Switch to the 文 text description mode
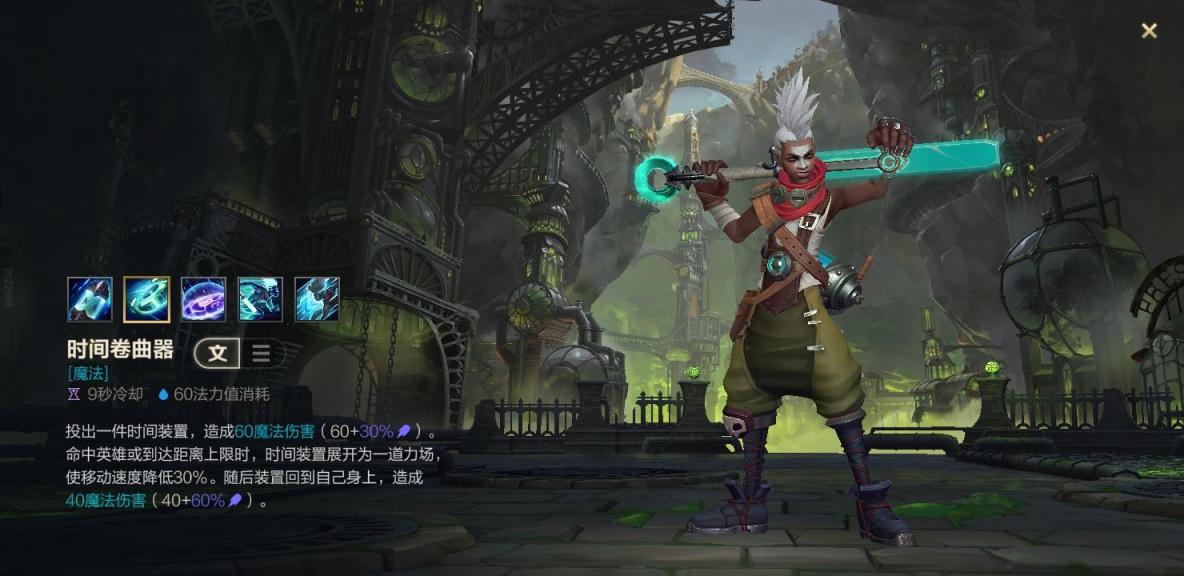Screen dimensions: 1184x576 (218, 353)
